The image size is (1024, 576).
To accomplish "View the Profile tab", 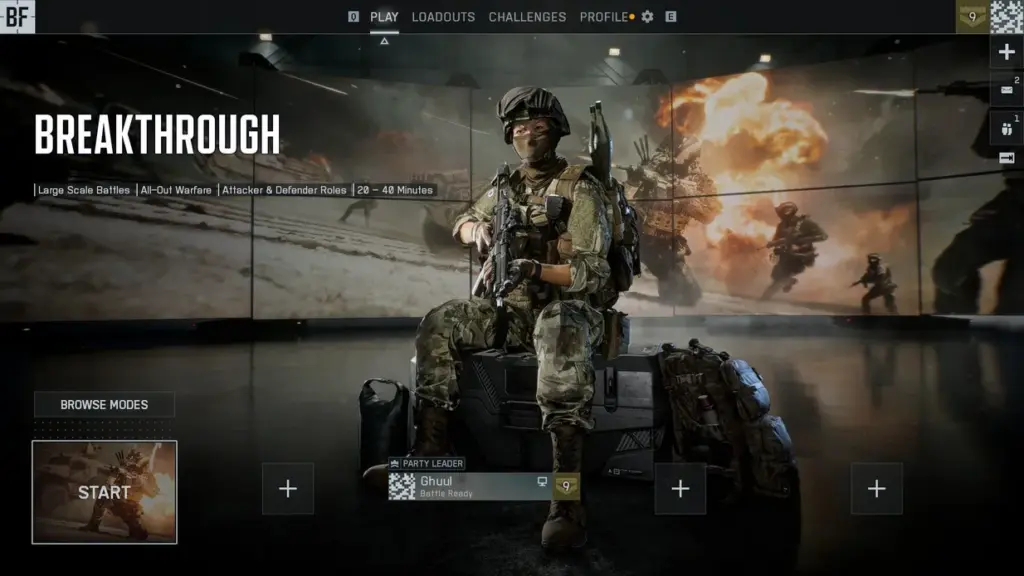I will point(604,17).
